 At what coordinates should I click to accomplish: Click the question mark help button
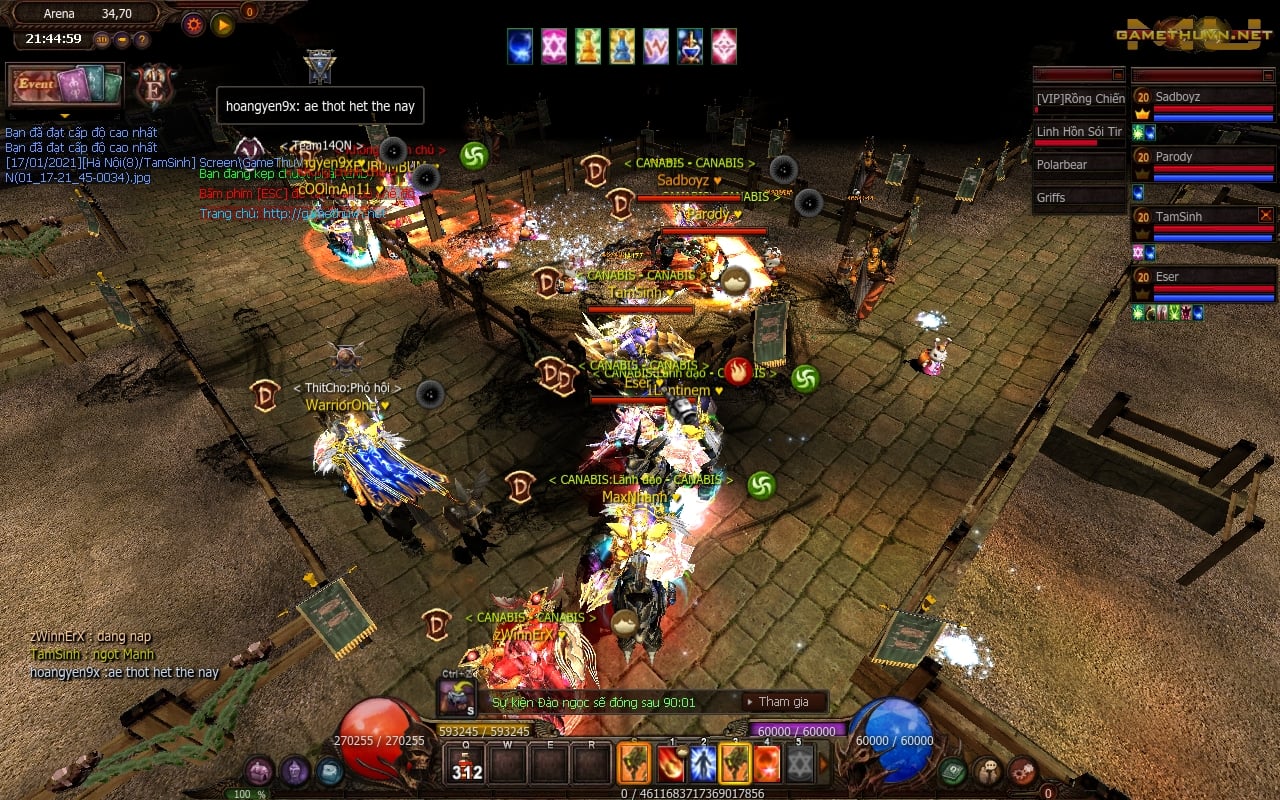click(x=142, y=40)
